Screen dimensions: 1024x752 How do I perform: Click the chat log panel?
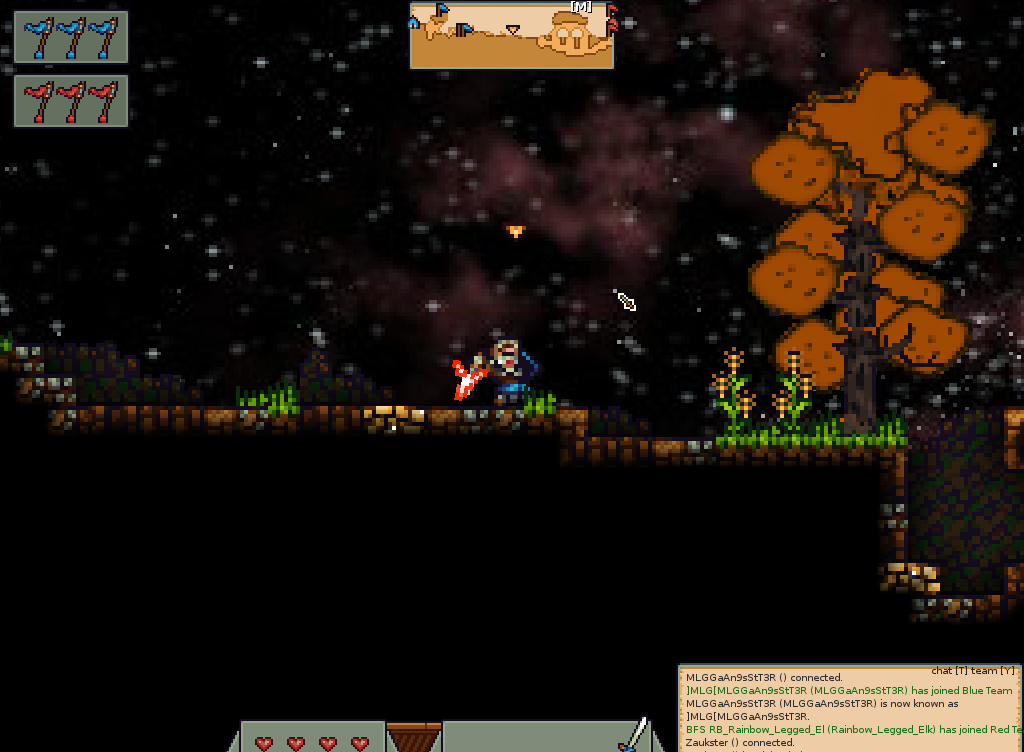(x=850, y=708)
